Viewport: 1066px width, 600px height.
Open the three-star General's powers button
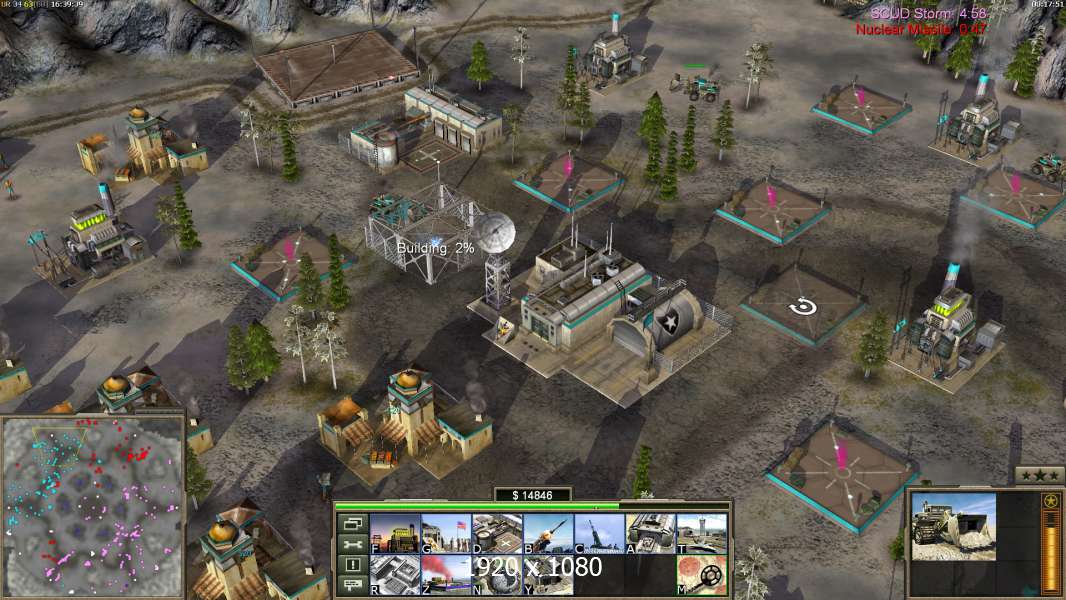1039,475
